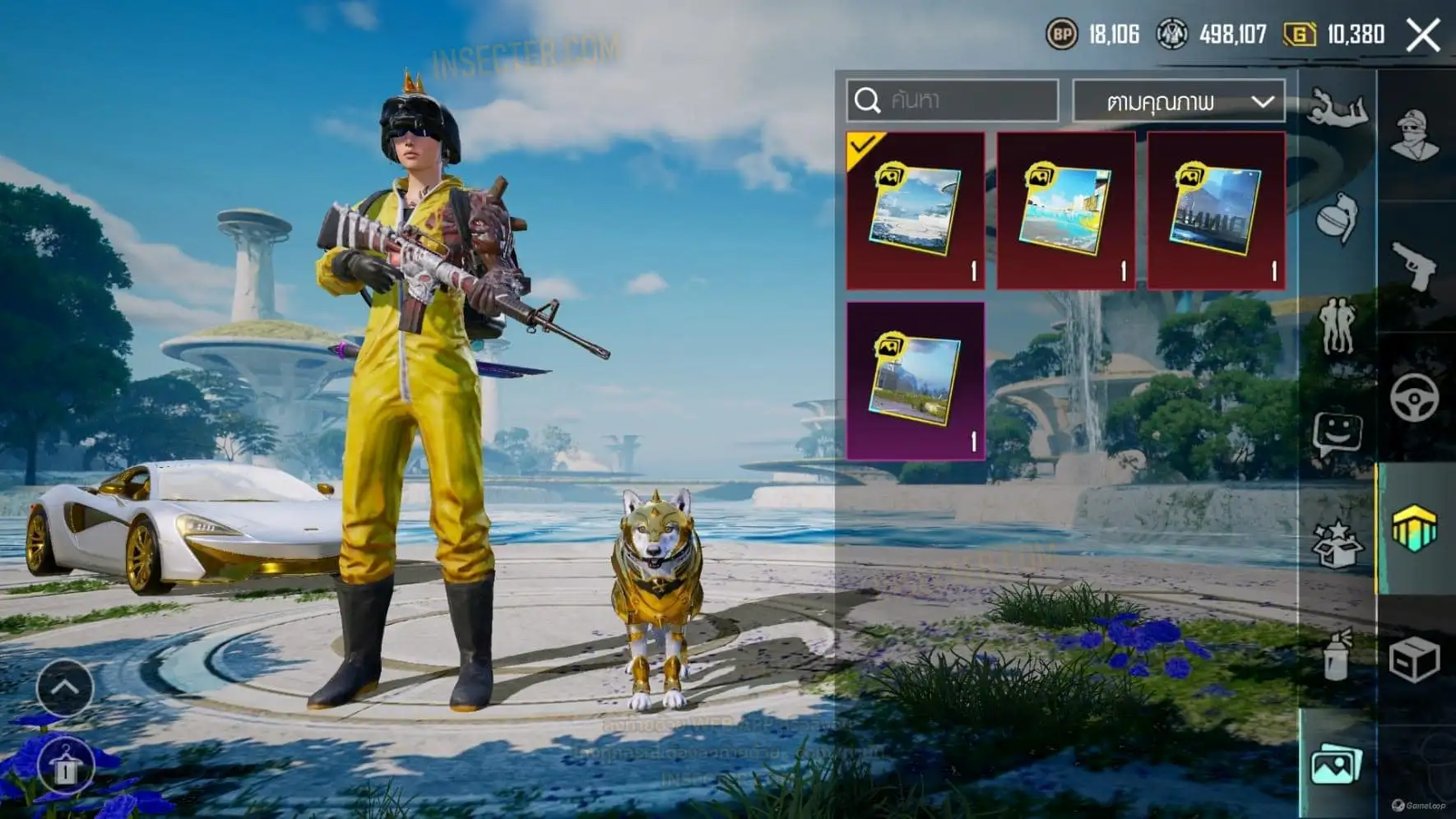The height and width of the screenshot is (819, 1456).
Task: Switch to the grenade category
Action: click(1337, 217)
